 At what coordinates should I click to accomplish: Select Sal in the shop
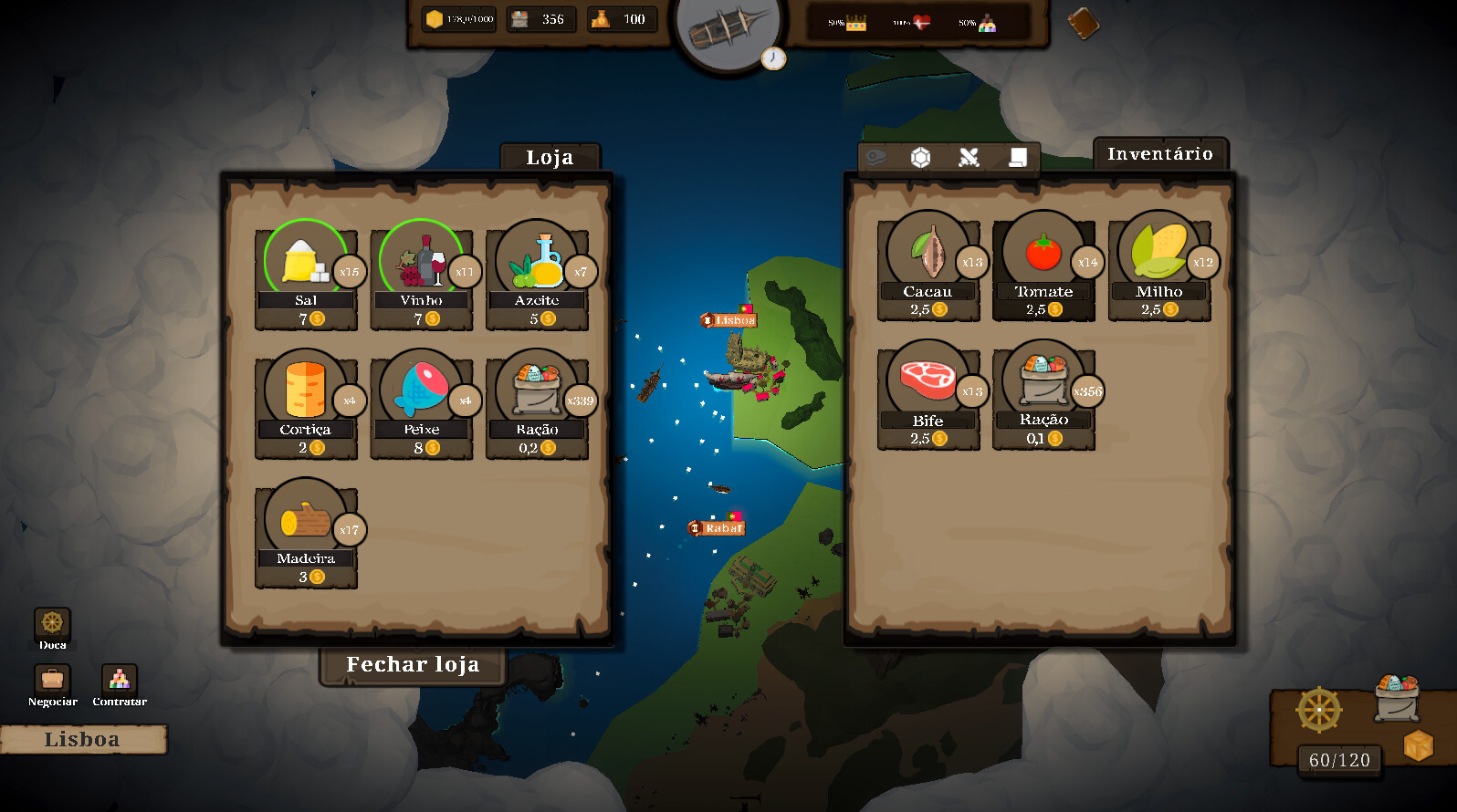pos(306,264)
